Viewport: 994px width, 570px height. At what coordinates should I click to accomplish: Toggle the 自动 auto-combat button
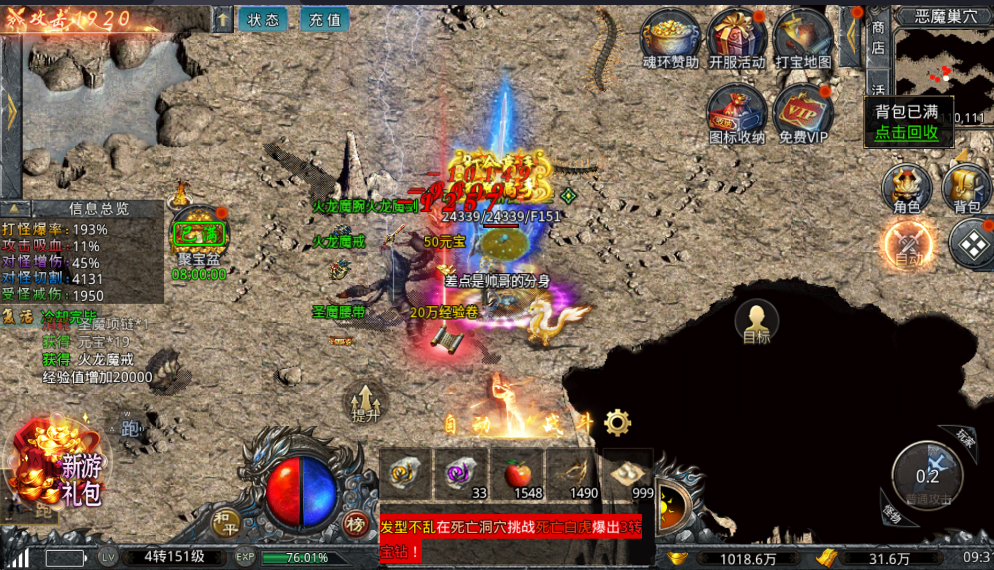point(909,244)
